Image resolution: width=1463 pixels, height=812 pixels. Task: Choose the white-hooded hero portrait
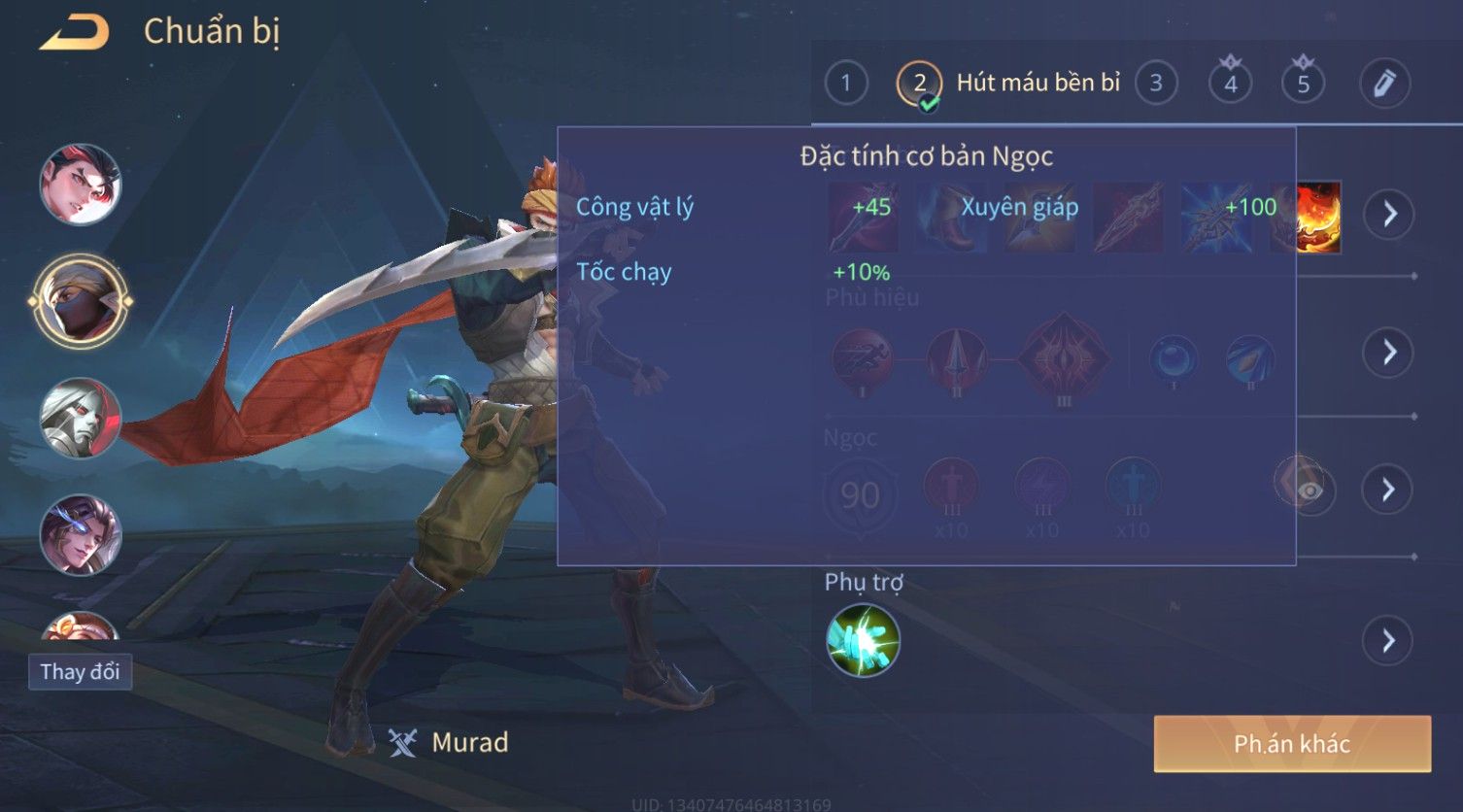pyautogui.click(x=80, y=419)
